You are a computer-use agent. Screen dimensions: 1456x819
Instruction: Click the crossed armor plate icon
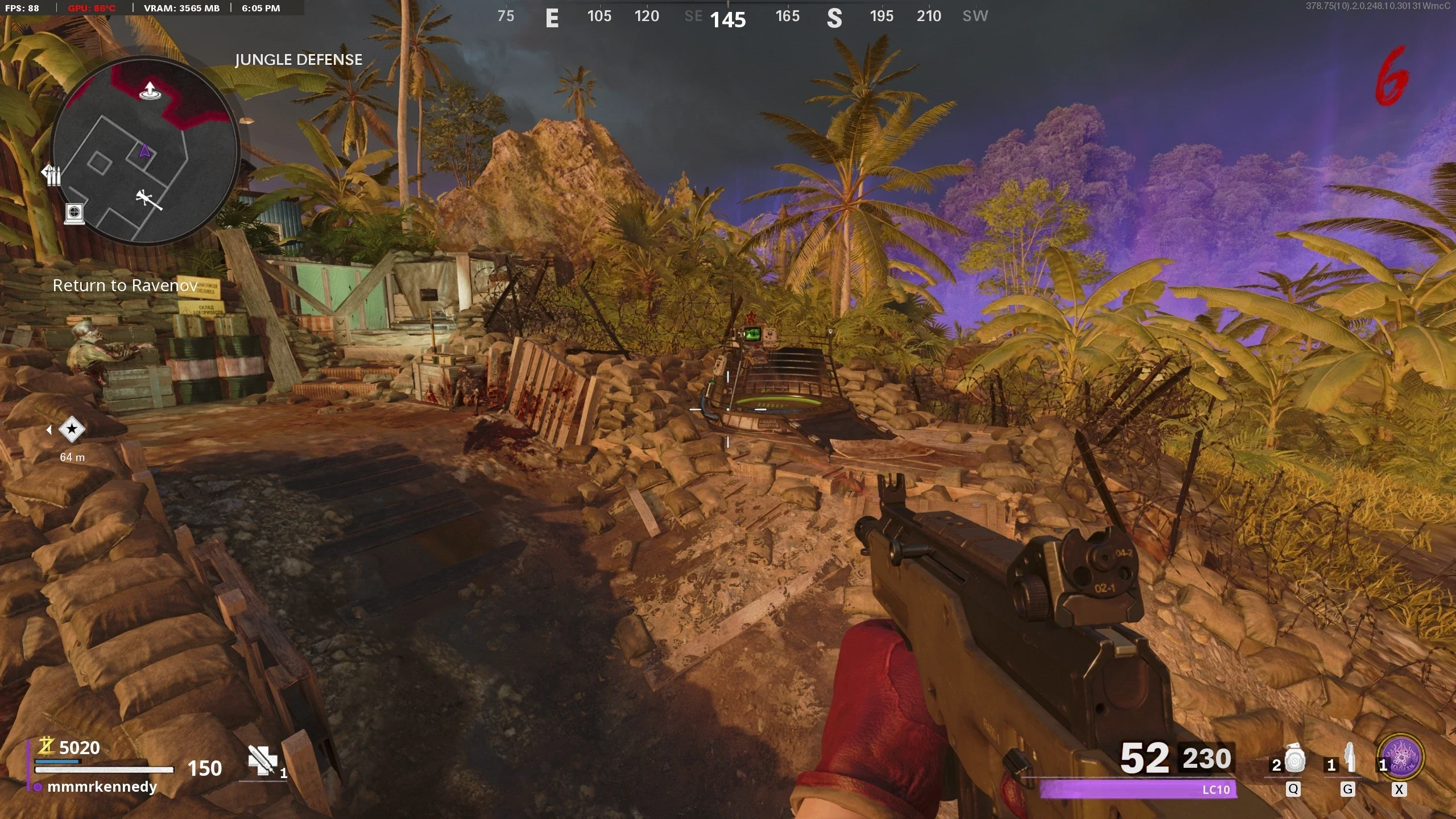263,760
